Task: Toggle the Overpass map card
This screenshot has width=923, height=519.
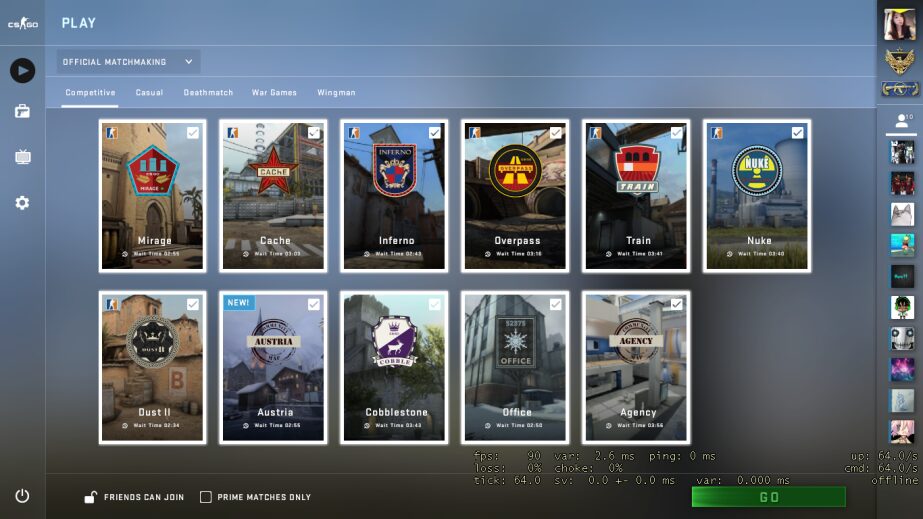Action: click(516, 196)
